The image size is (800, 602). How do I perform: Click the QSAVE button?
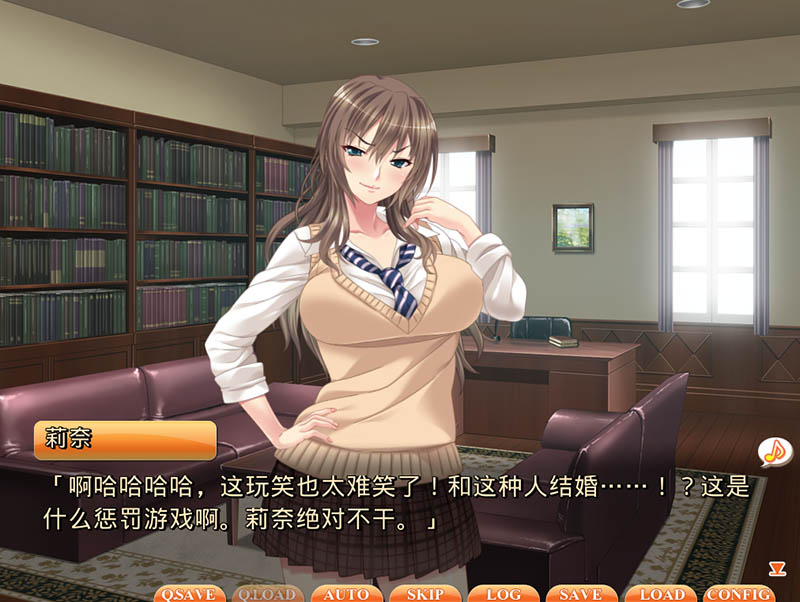(x=190, y=594)
